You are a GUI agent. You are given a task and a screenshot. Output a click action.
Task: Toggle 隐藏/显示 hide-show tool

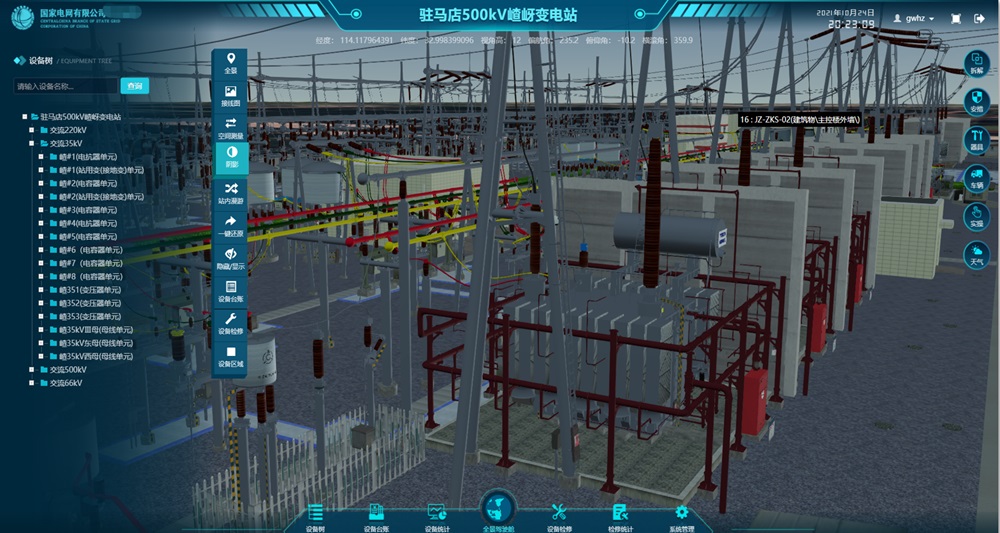[231, 258]
